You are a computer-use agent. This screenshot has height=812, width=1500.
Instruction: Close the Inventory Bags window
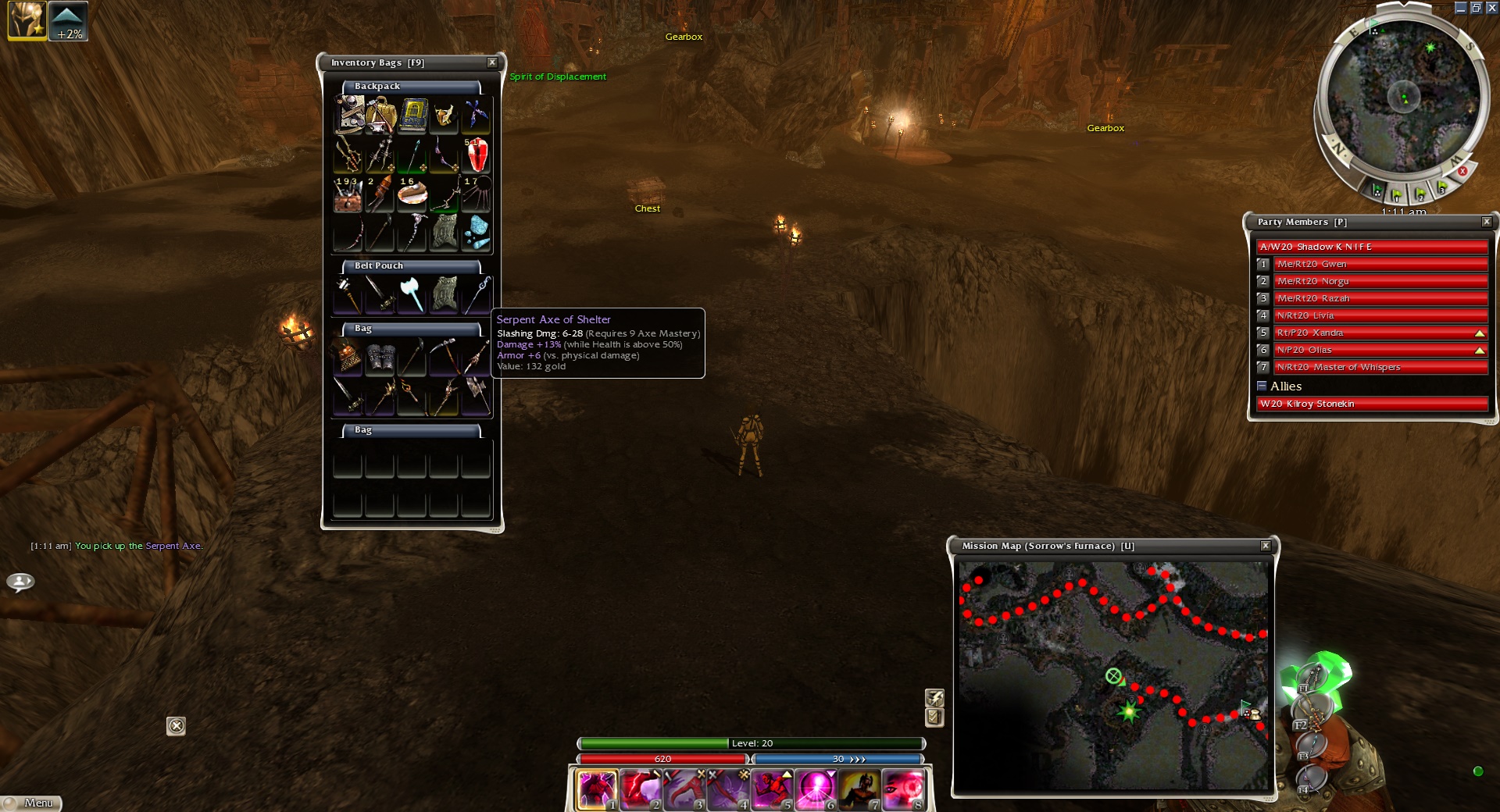pyautogui.click(x=492, y=62)
